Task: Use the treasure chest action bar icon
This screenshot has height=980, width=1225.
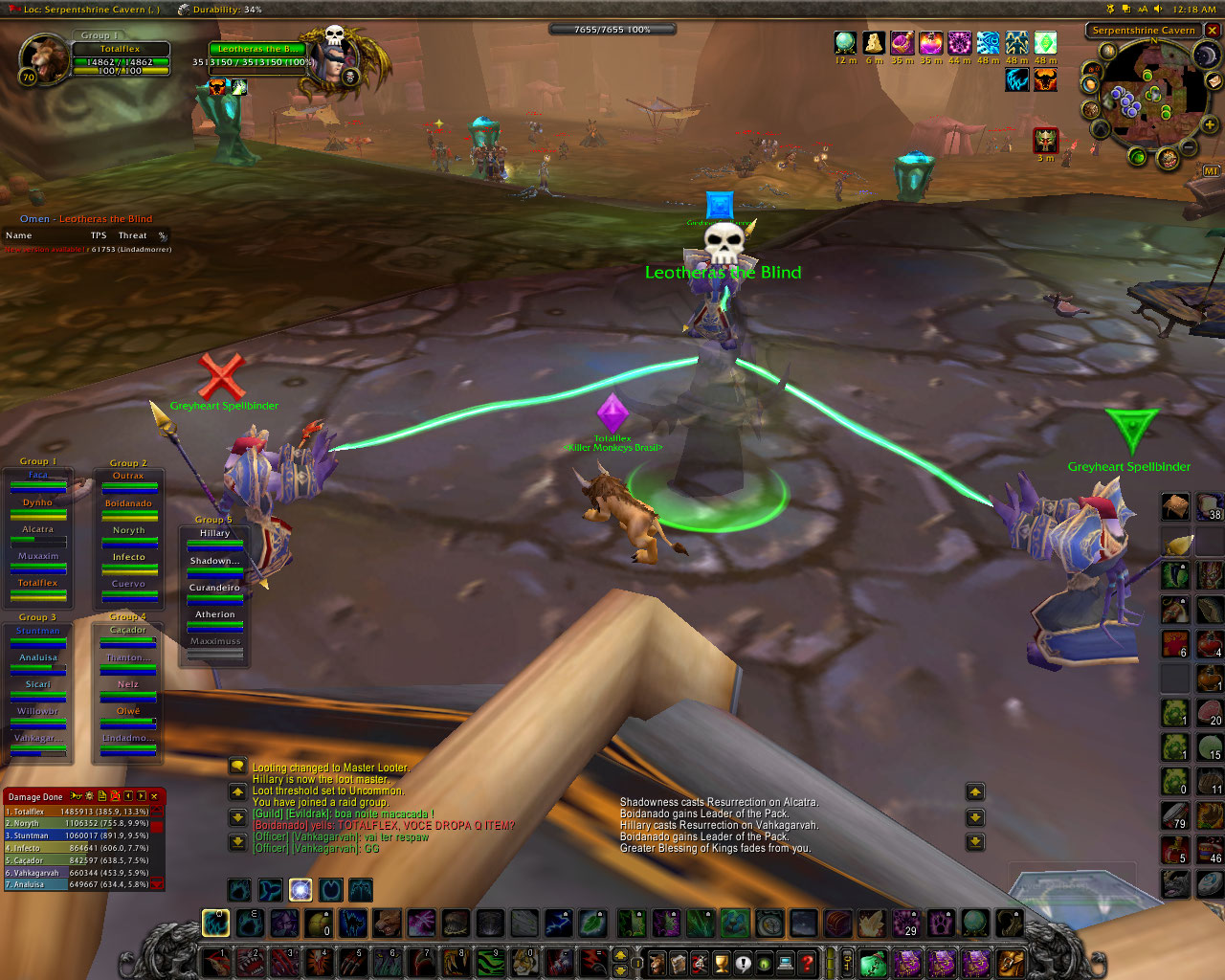Action: pyautogui.click(x=837, y=924)
